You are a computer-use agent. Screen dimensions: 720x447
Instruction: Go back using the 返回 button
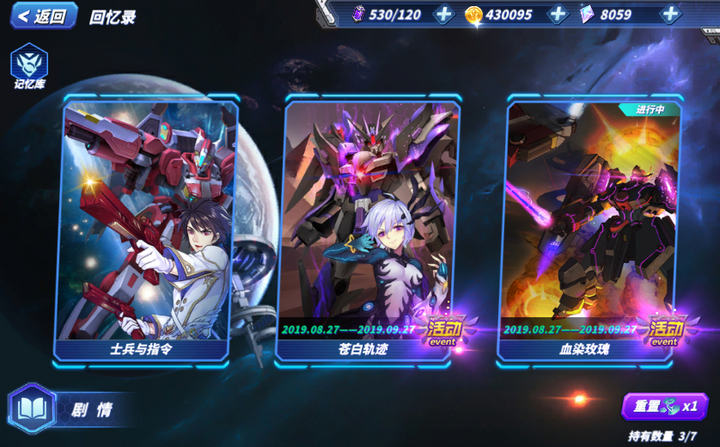(42, 16)
